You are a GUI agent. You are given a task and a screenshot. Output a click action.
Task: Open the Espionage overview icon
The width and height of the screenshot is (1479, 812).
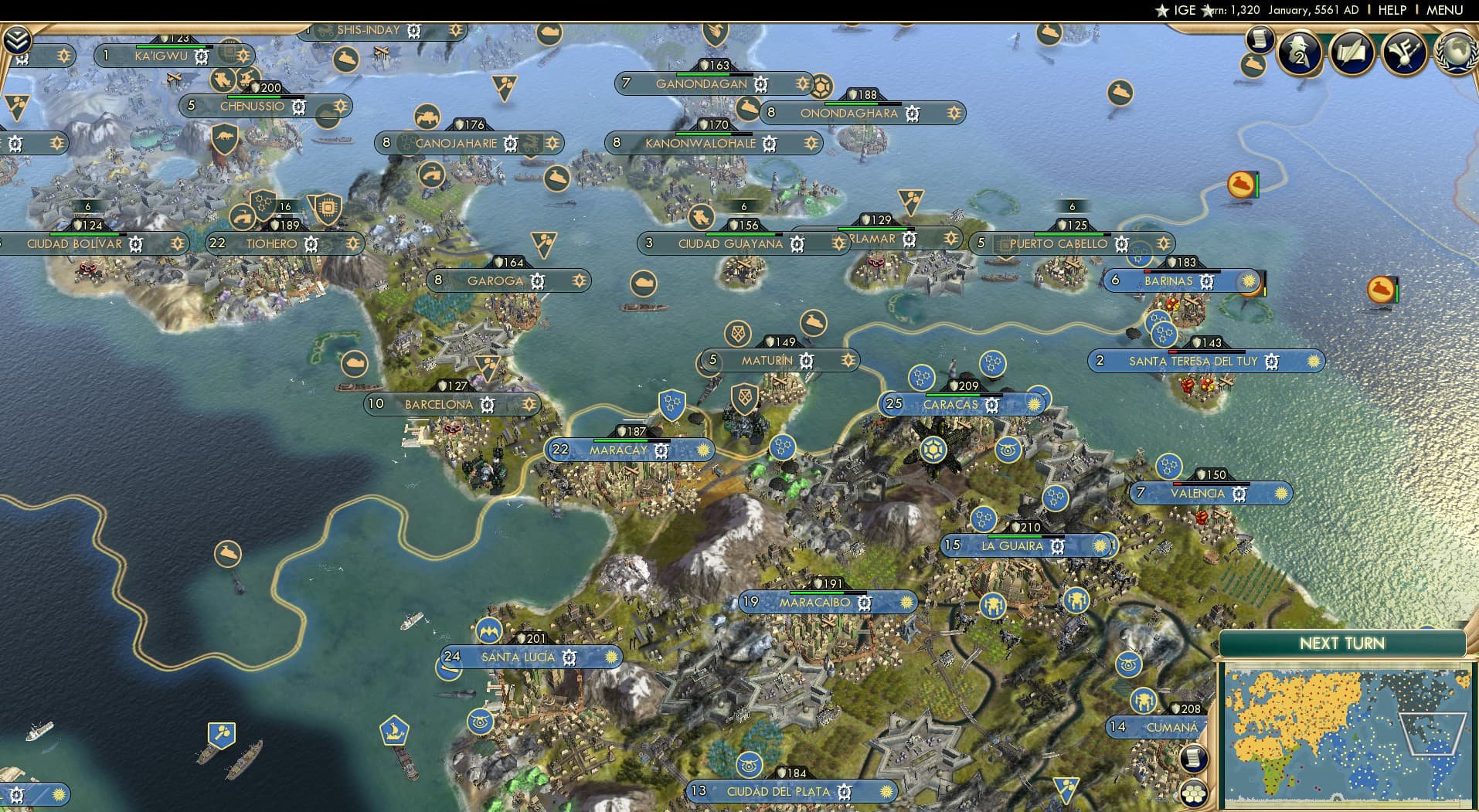click(1300, 54)
